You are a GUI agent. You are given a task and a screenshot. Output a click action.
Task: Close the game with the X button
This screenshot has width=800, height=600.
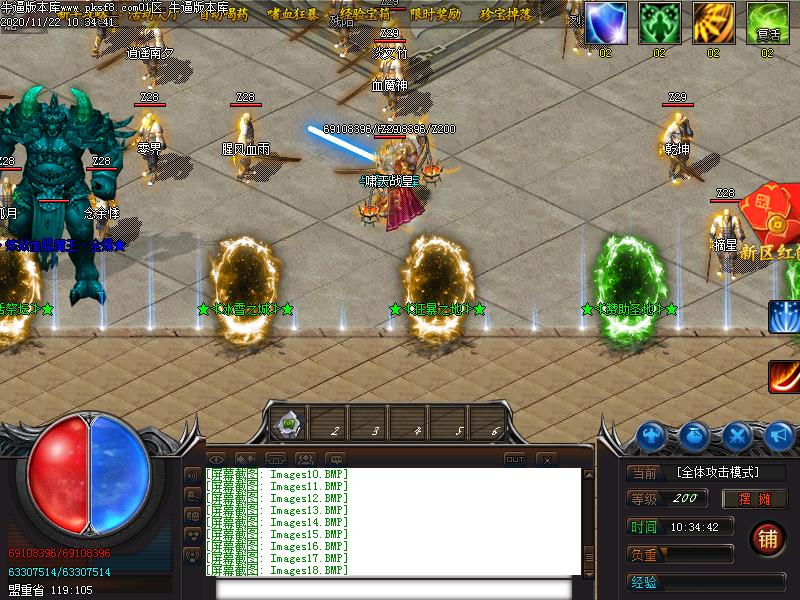click(546, 459)
